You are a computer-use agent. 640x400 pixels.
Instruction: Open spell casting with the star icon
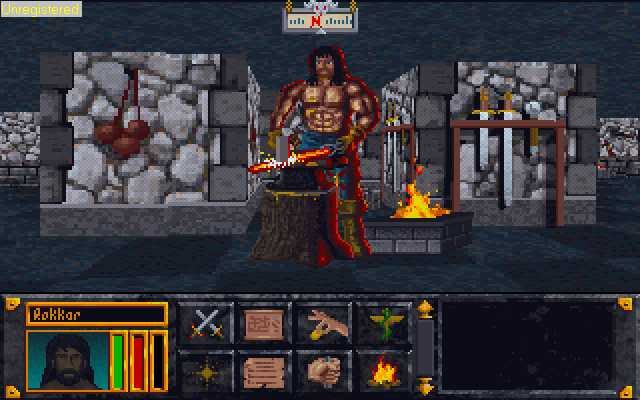(x=206, y=371)
